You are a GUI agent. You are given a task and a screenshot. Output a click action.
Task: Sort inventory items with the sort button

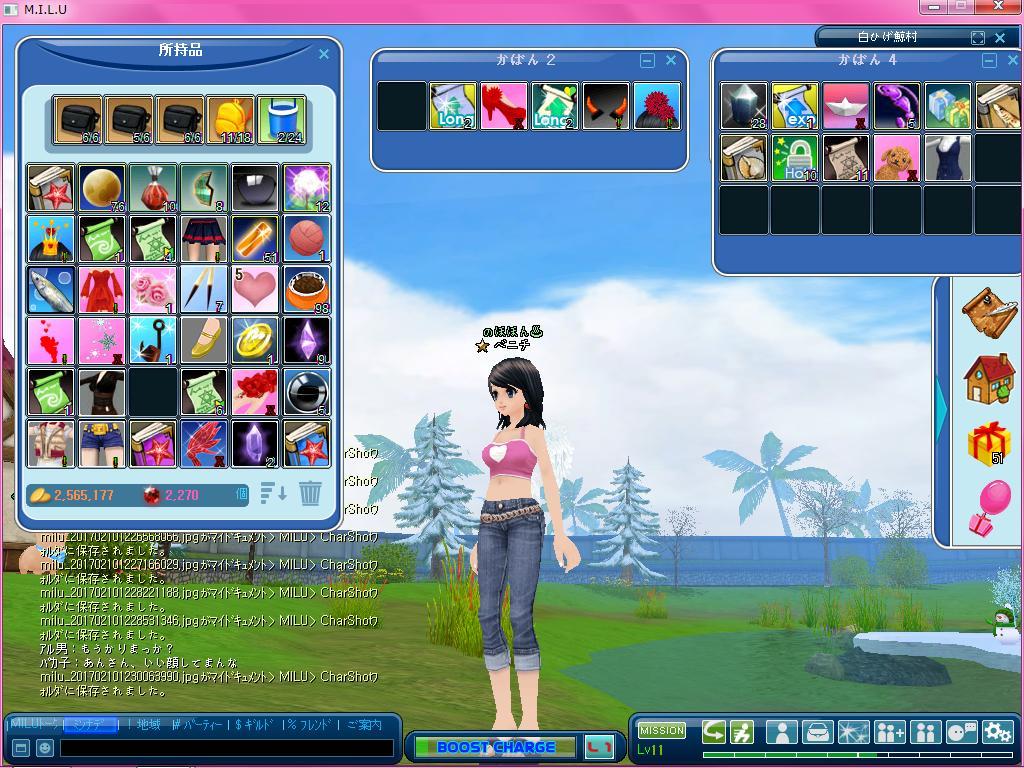(x=274, y=493)
